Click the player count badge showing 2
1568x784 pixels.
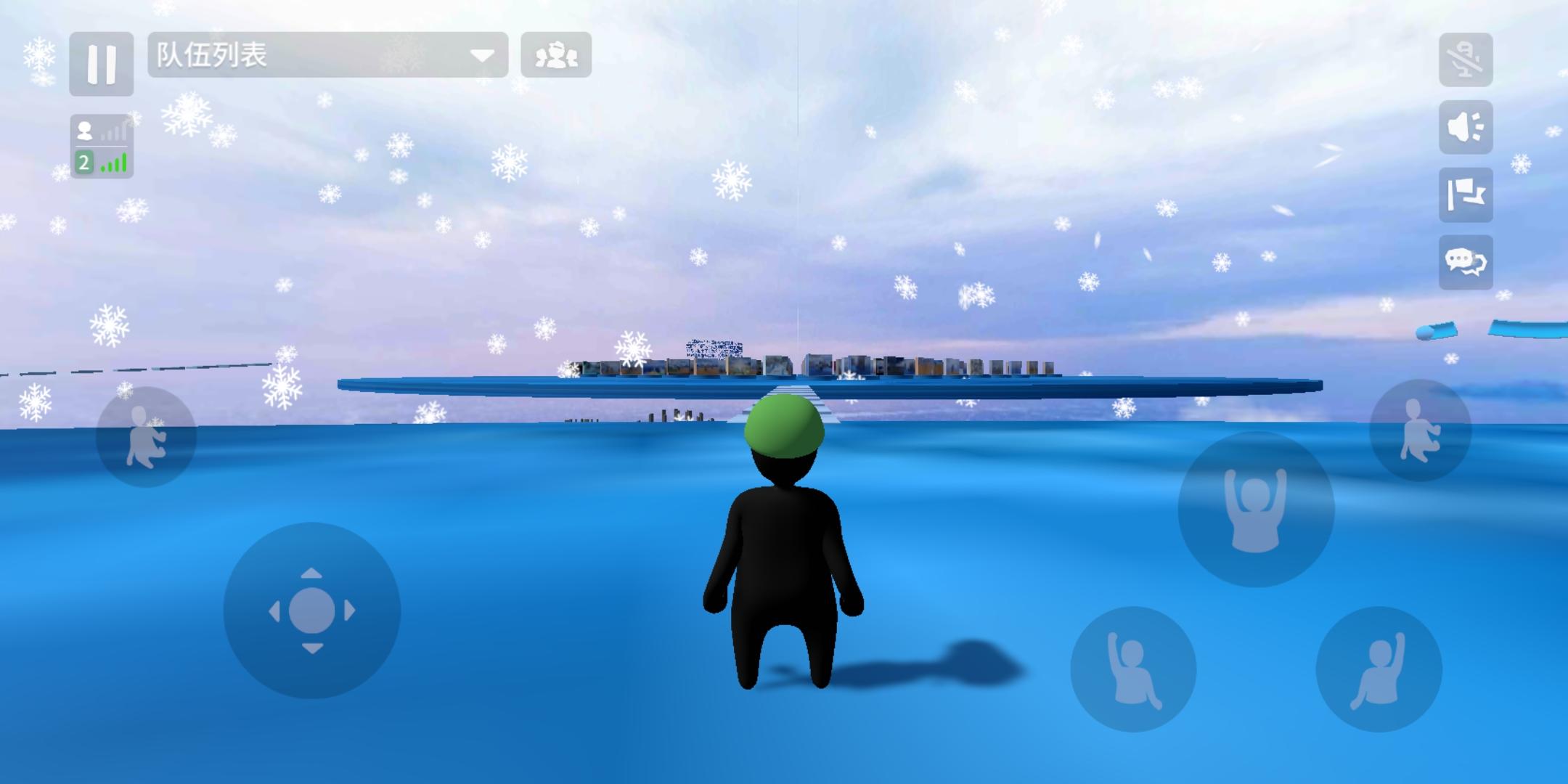point(83,163)
